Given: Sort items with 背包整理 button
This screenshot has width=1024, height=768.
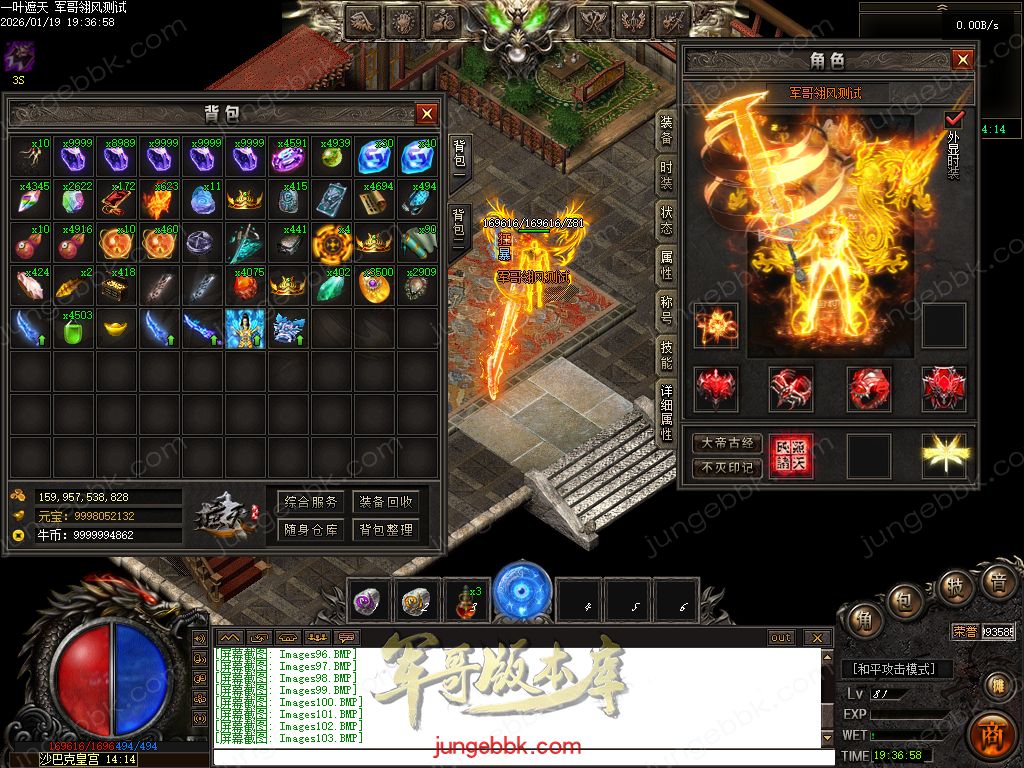Looking at the screenshot, I should click(385, 530).
